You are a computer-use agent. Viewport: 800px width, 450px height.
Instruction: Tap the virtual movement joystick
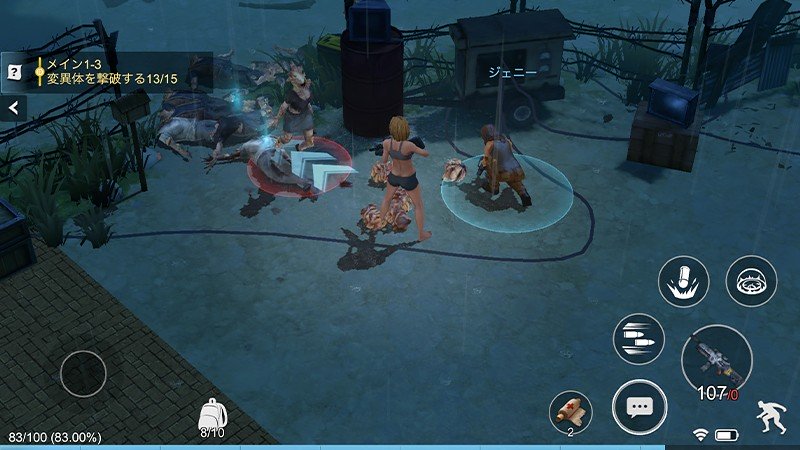pos(83,374)
